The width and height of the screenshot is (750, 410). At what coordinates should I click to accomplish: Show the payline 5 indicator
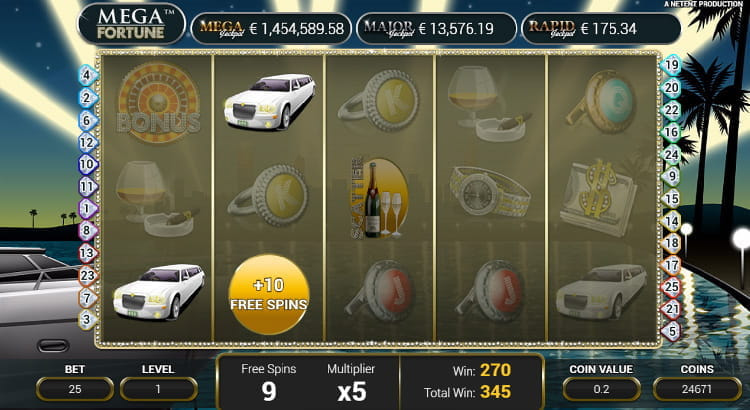click(672, 330)
